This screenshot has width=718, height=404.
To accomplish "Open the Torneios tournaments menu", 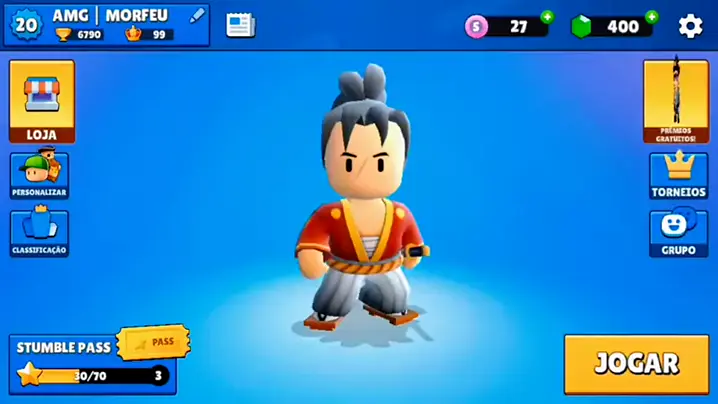I will pyautogui.click(x=678, y=175).
